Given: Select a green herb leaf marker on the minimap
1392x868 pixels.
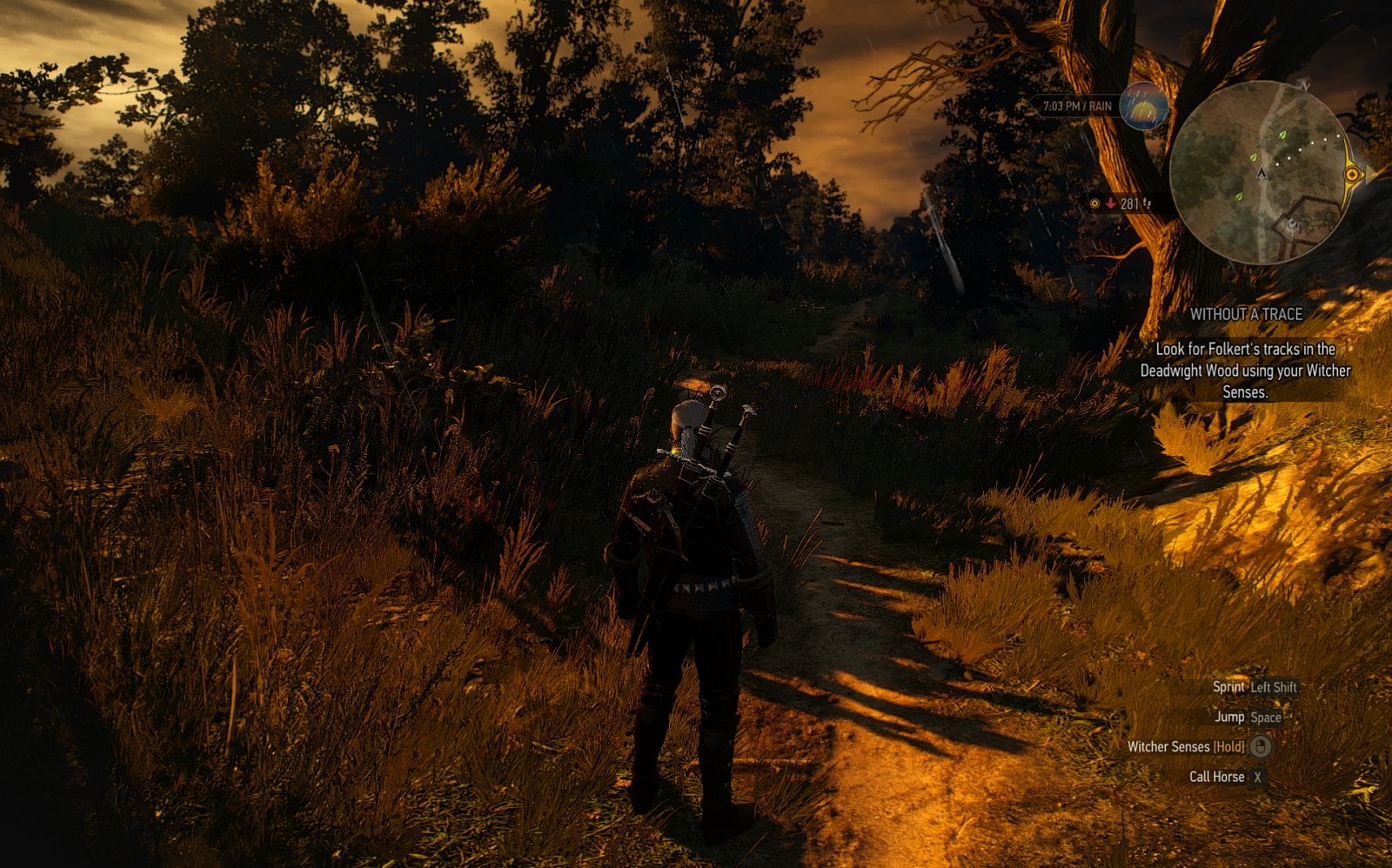Looking at the screenshot, I should pyautogui.click(x=1282, y=135).
